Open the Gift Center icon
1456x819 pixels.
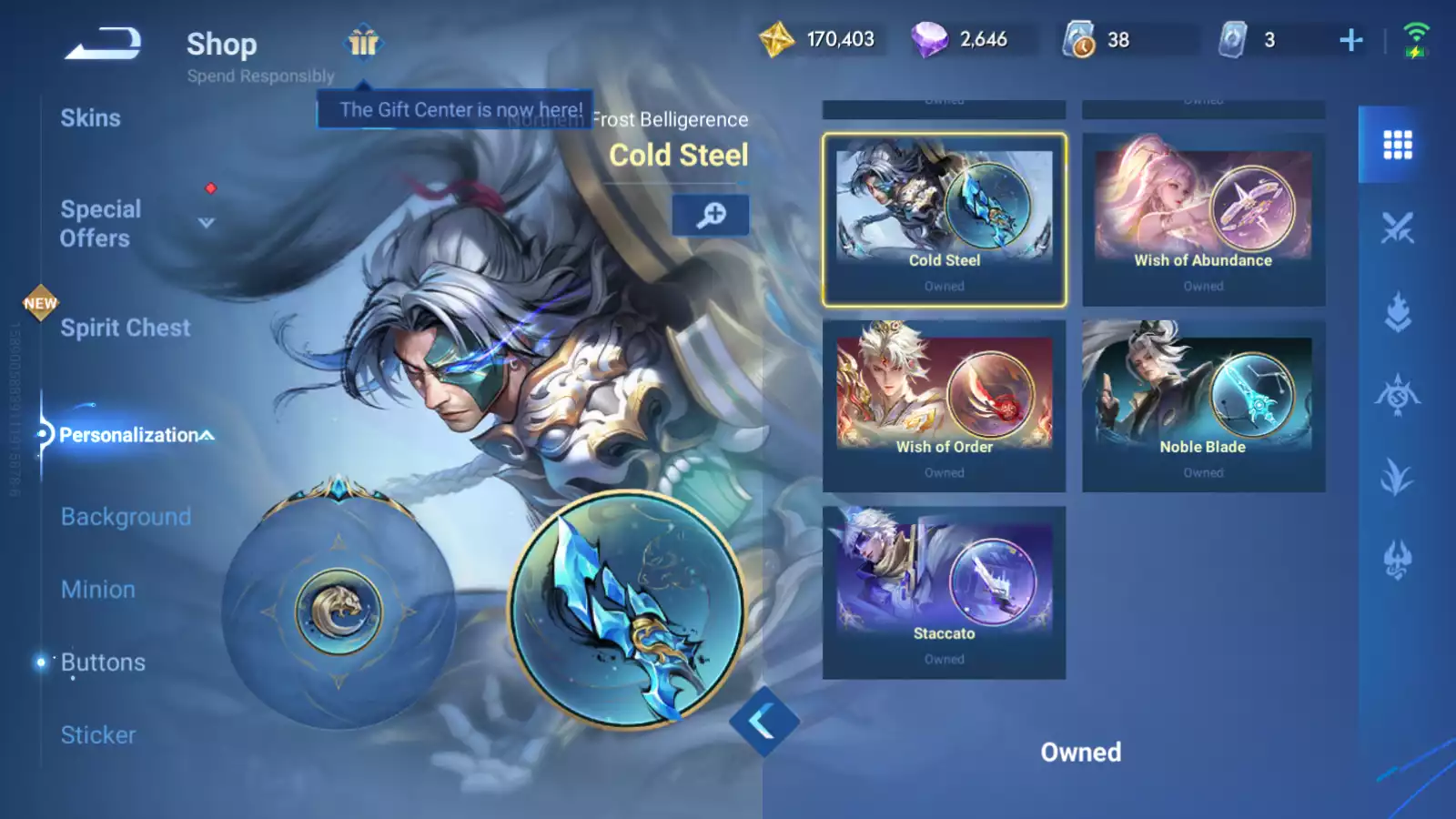pyautogui.click(x=363, y=42)
